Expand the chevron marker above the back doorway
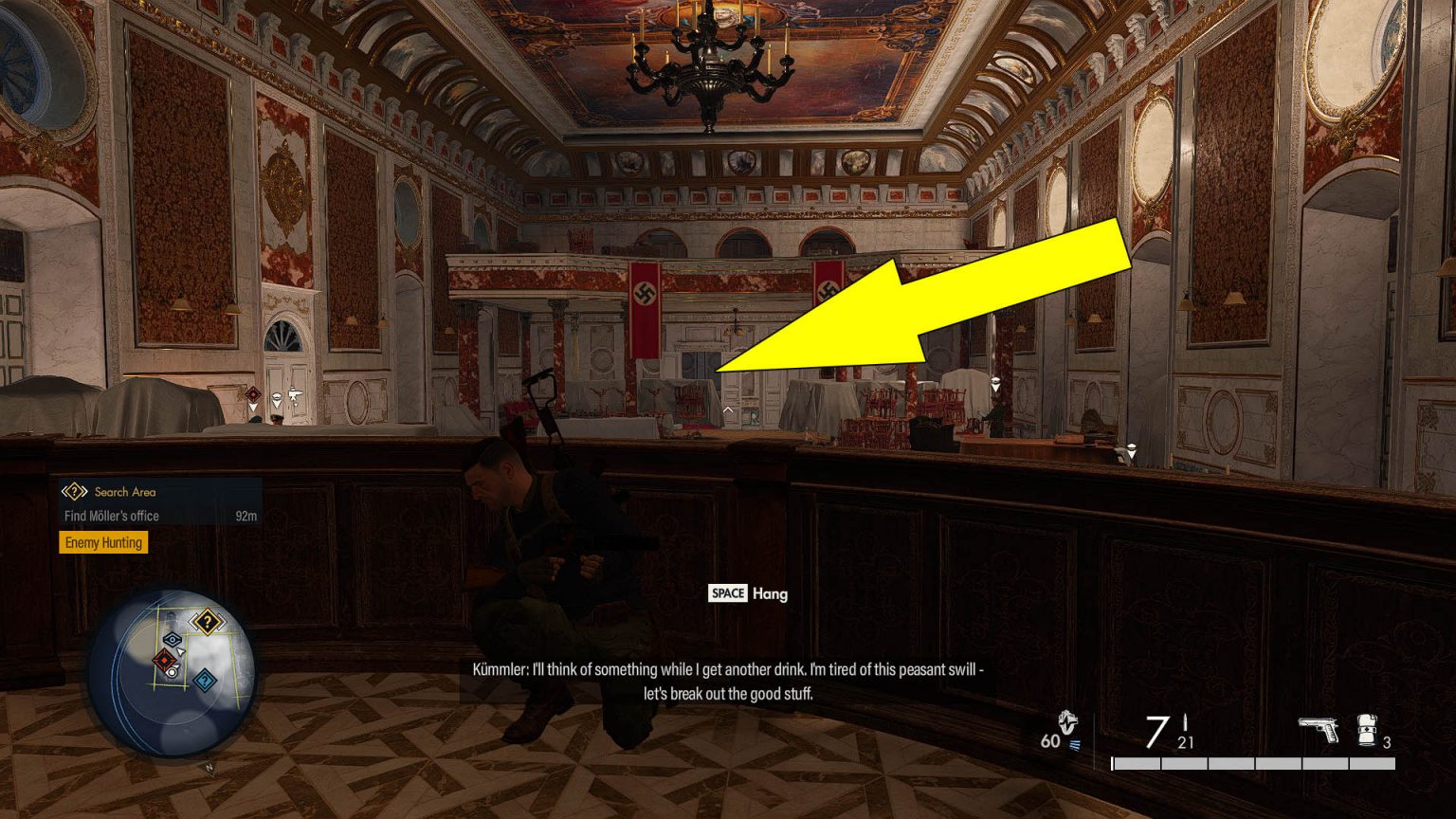Image resolution: width=1456 pixels, height=819 pixels. pos(726,409)
